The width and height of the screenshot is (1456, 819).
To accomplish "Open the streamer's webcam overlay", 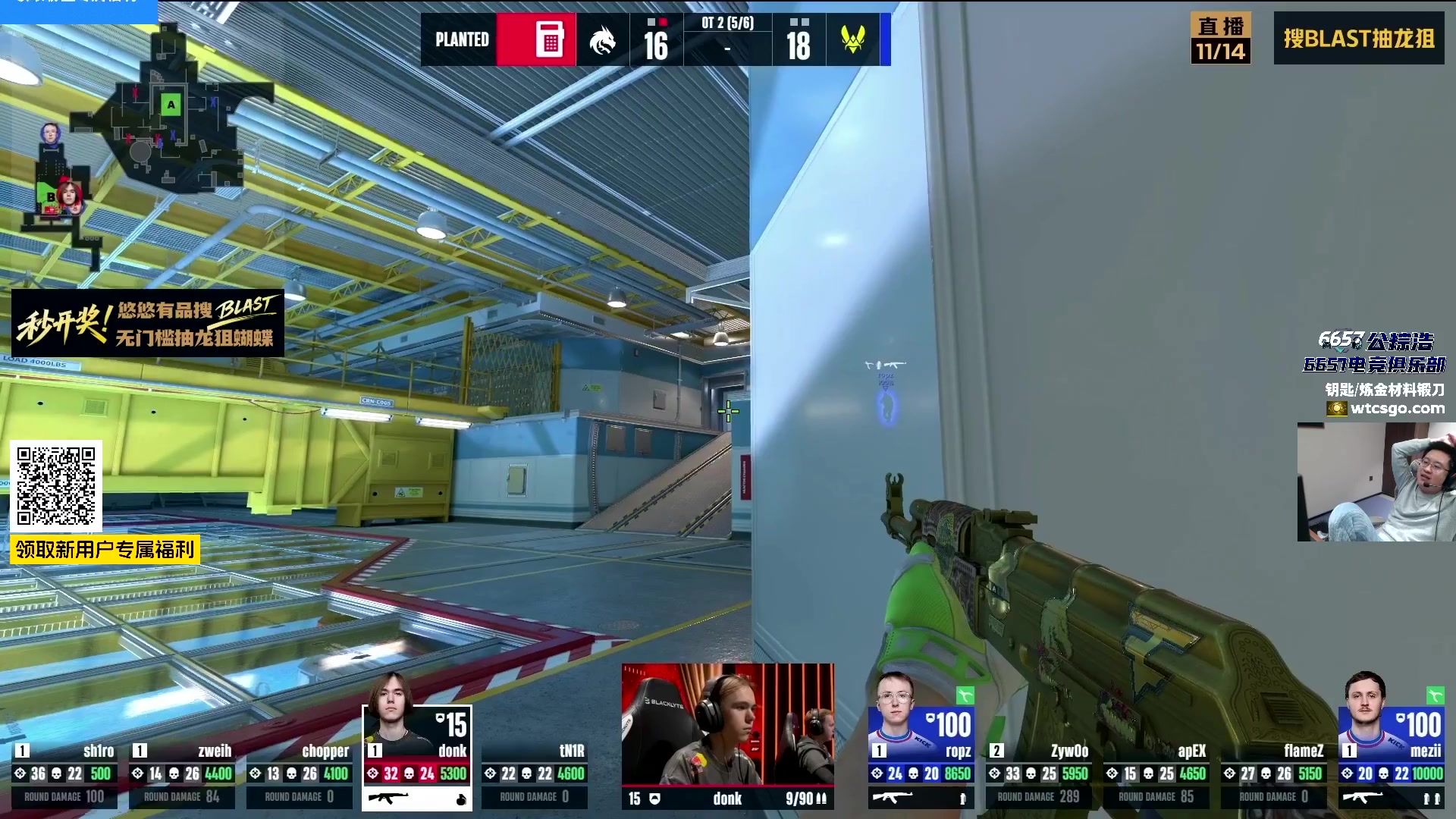I will click(1376, 482).
